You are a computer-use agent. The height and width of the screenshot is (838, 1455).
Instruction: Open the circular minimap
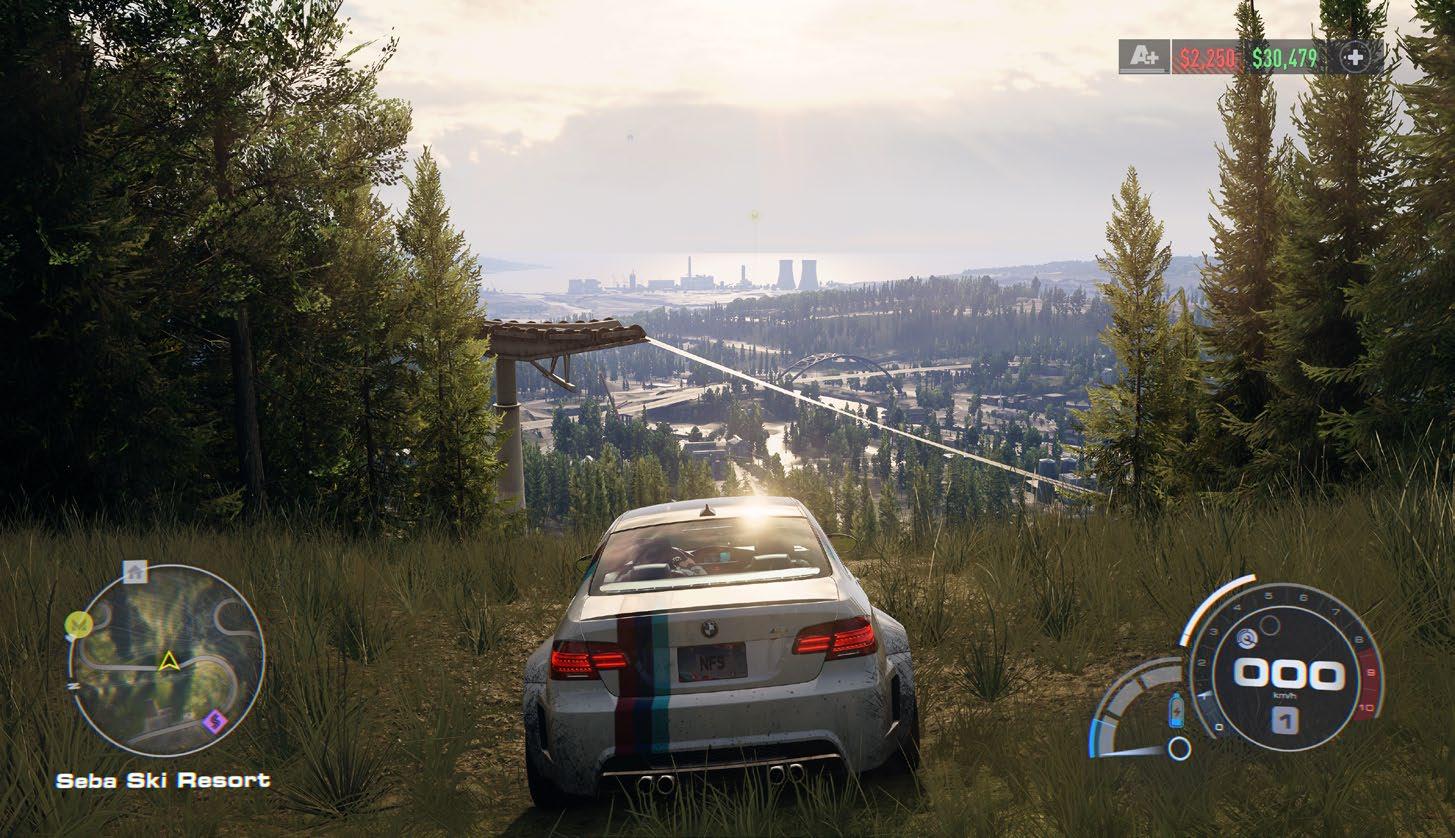click(167, 660)
